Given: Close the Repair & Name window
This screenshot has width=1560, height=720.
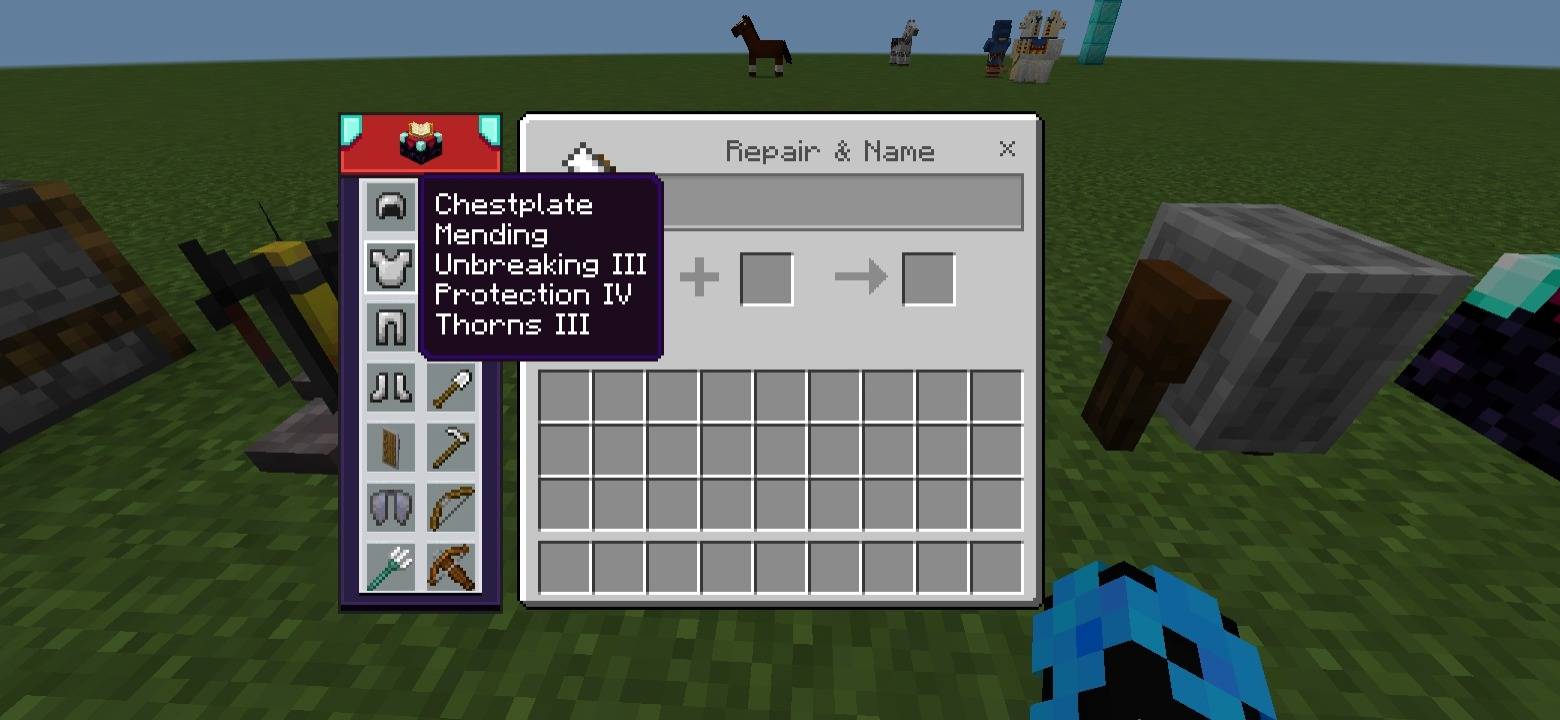Looking at the screenshot, I should 1006,149.
